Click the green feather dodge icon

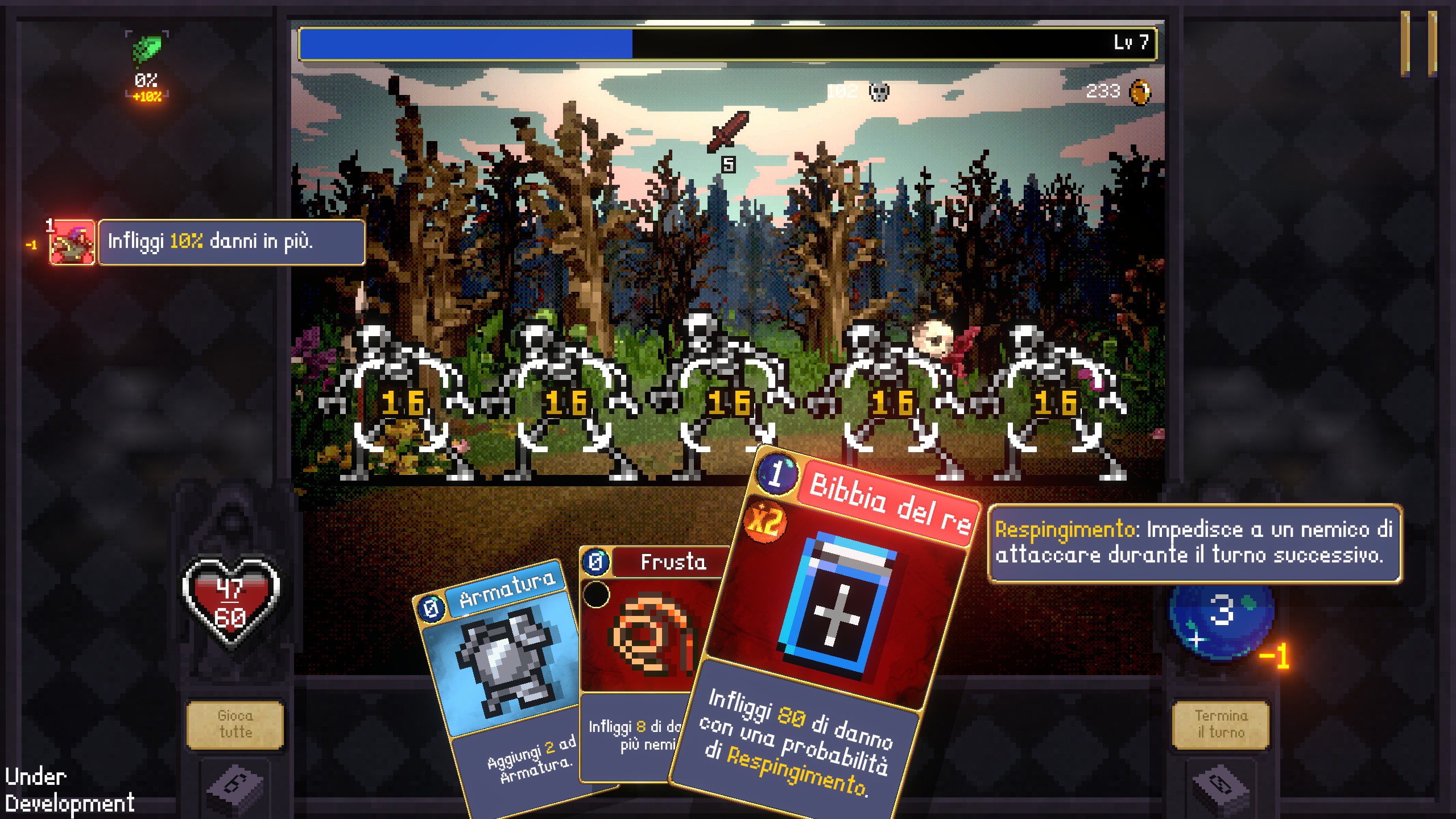[147, 49]
